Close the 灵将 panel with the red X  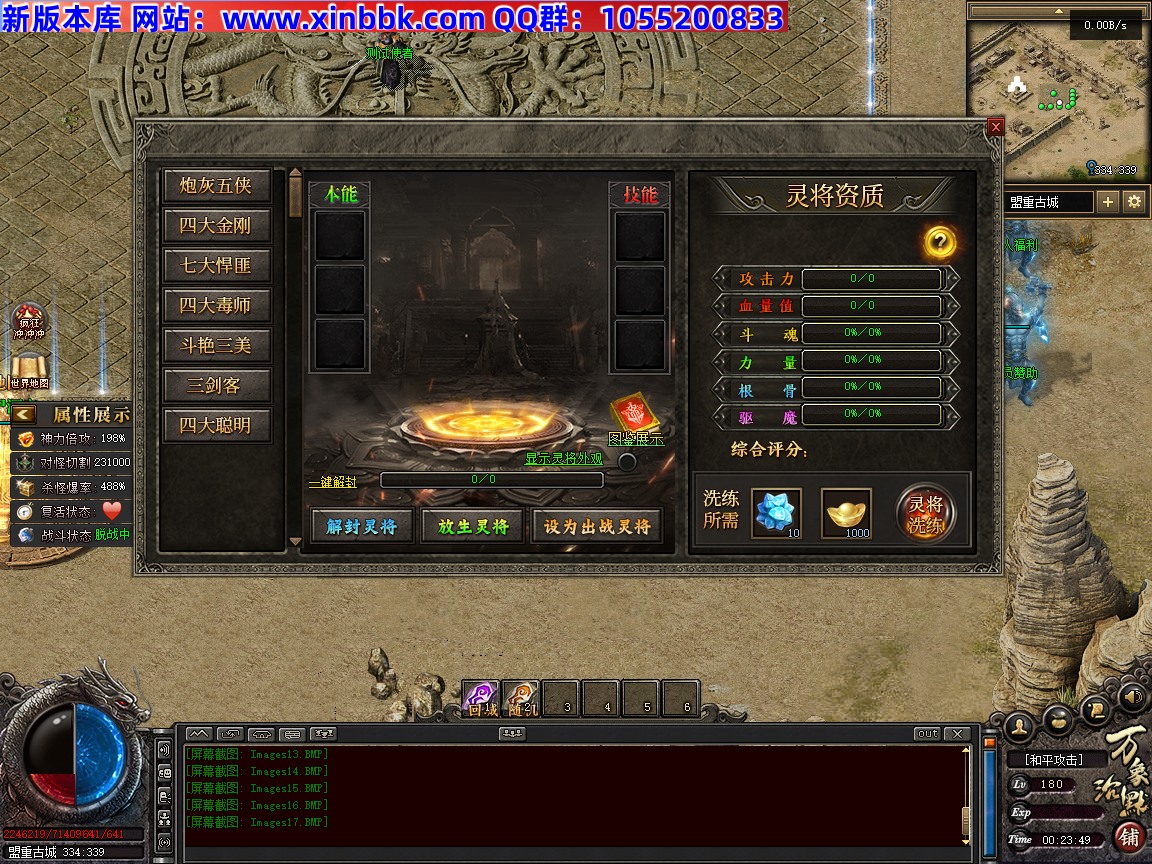coord(995,127)
